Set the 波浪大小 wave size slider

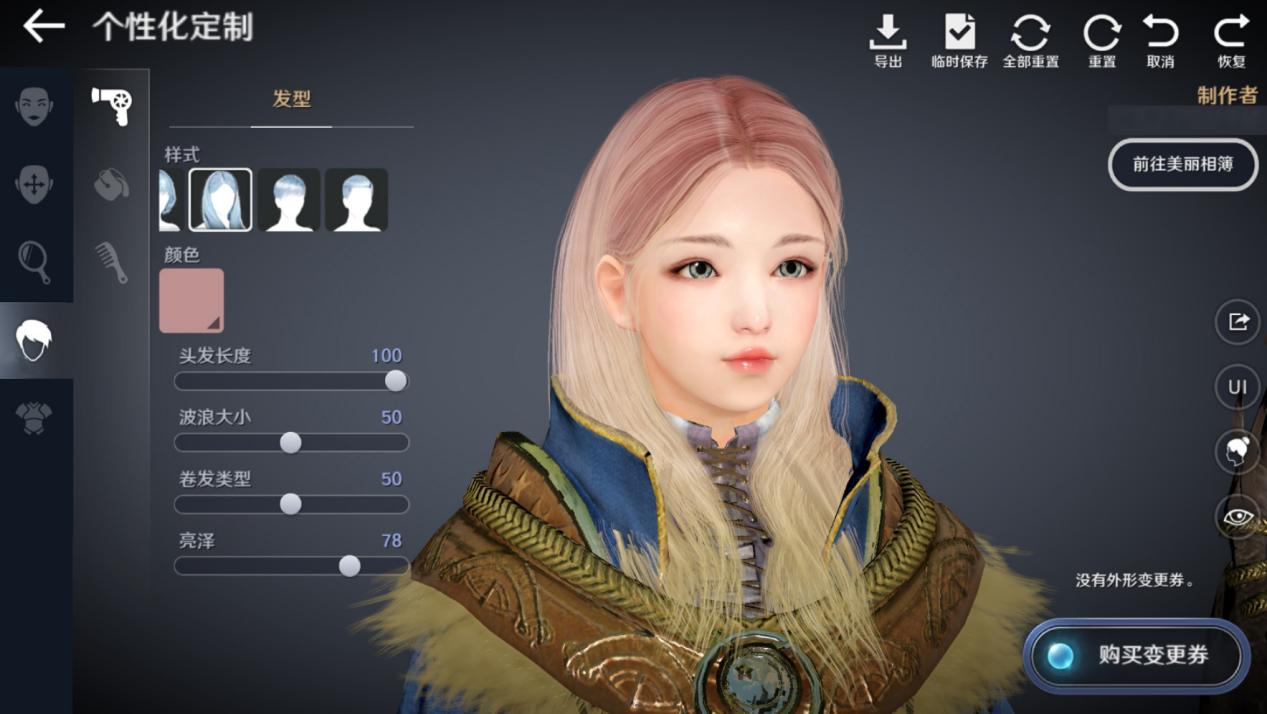pyautogui.click(x=291, y=443)
